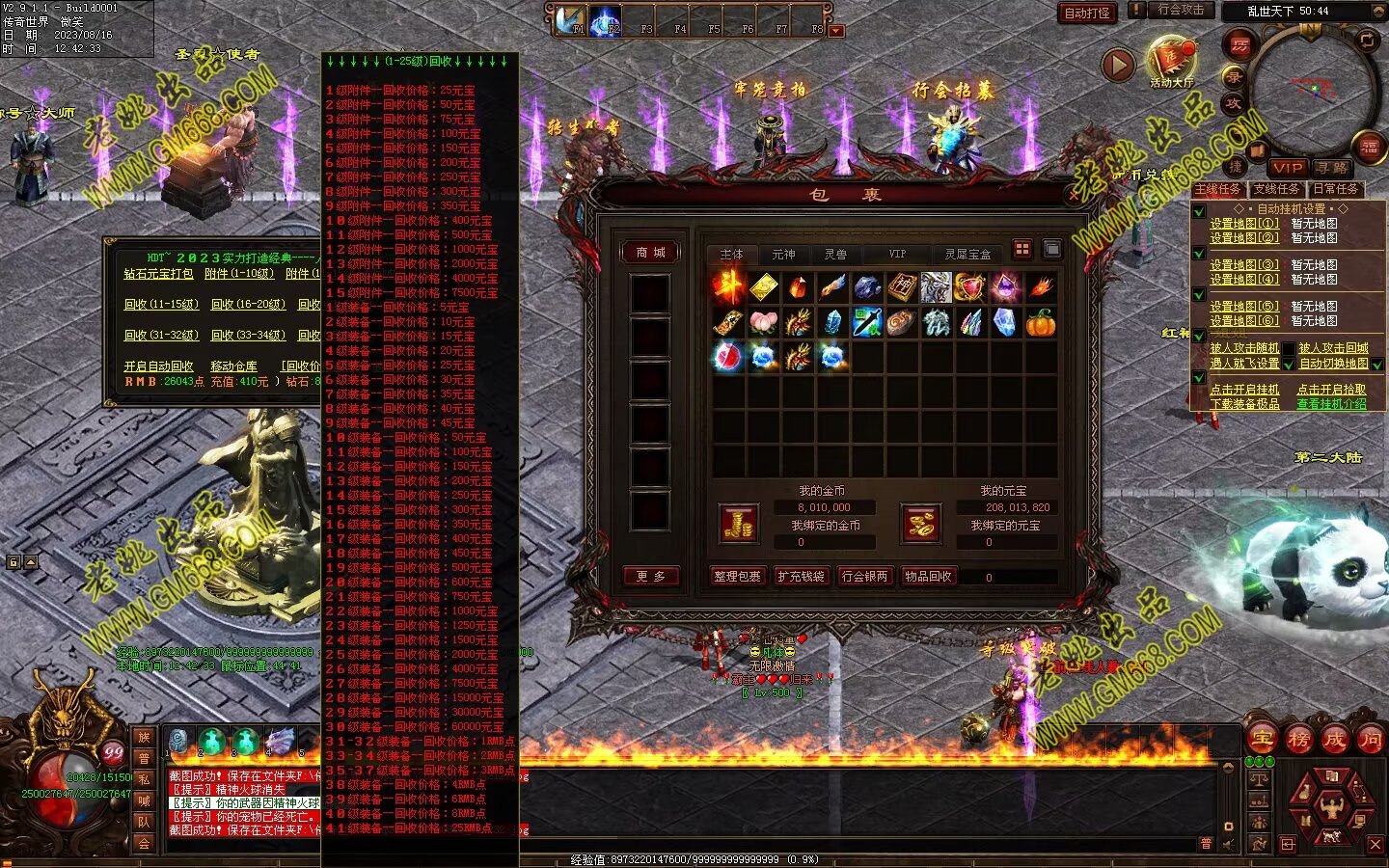Viewport: 1389px width, 868px height.
Task: Click the 点击开启挂机 link
Action: click(x=1244, y=390)
